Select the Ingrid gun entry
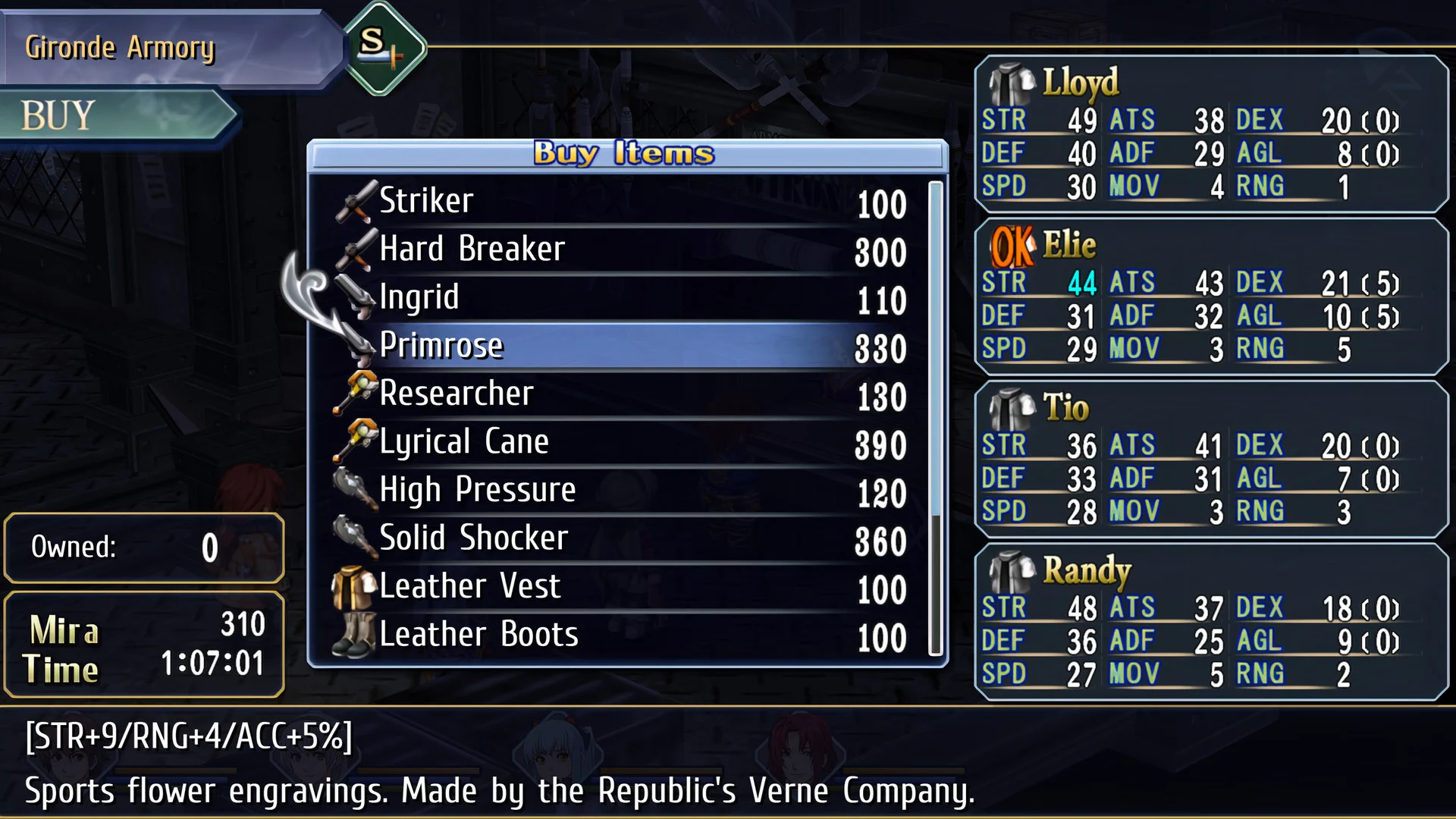Image resolution: width=1456 pixels, height=819 pixels. [x=622, y=298]
